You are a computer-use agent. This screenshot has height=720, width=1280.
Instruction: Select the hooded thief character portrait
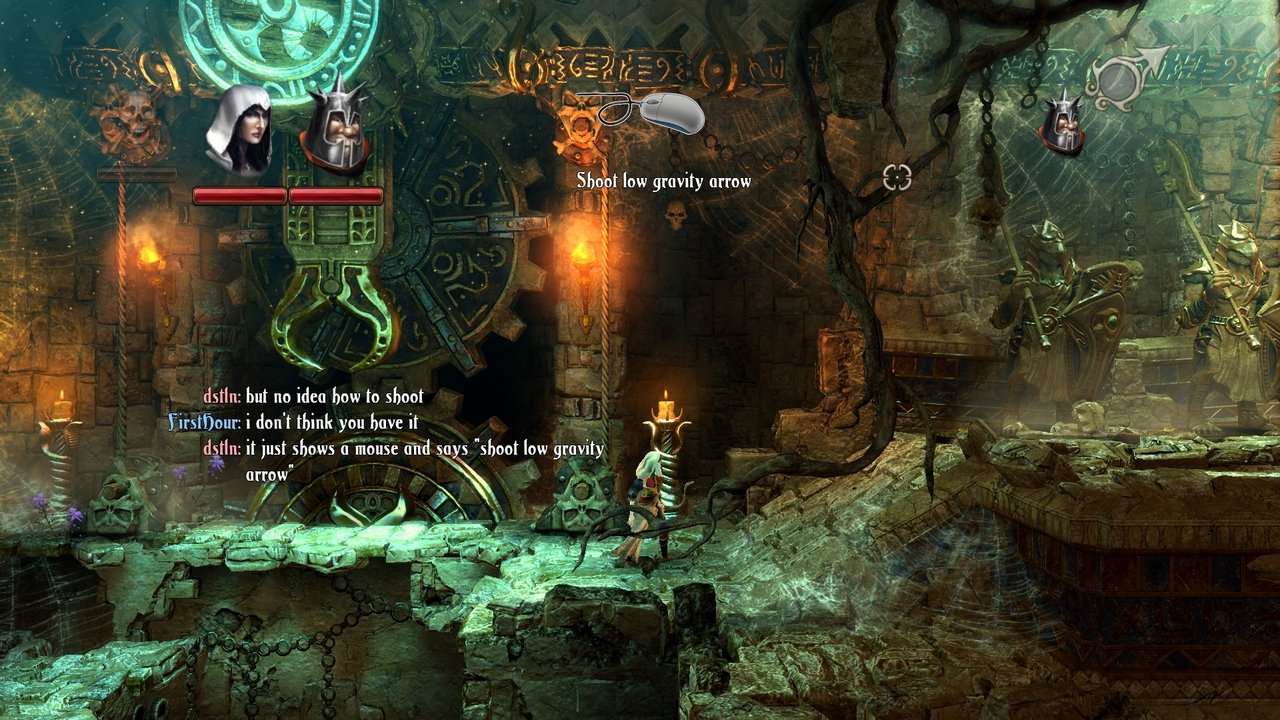pyautogui.click(x=238, y=130)
